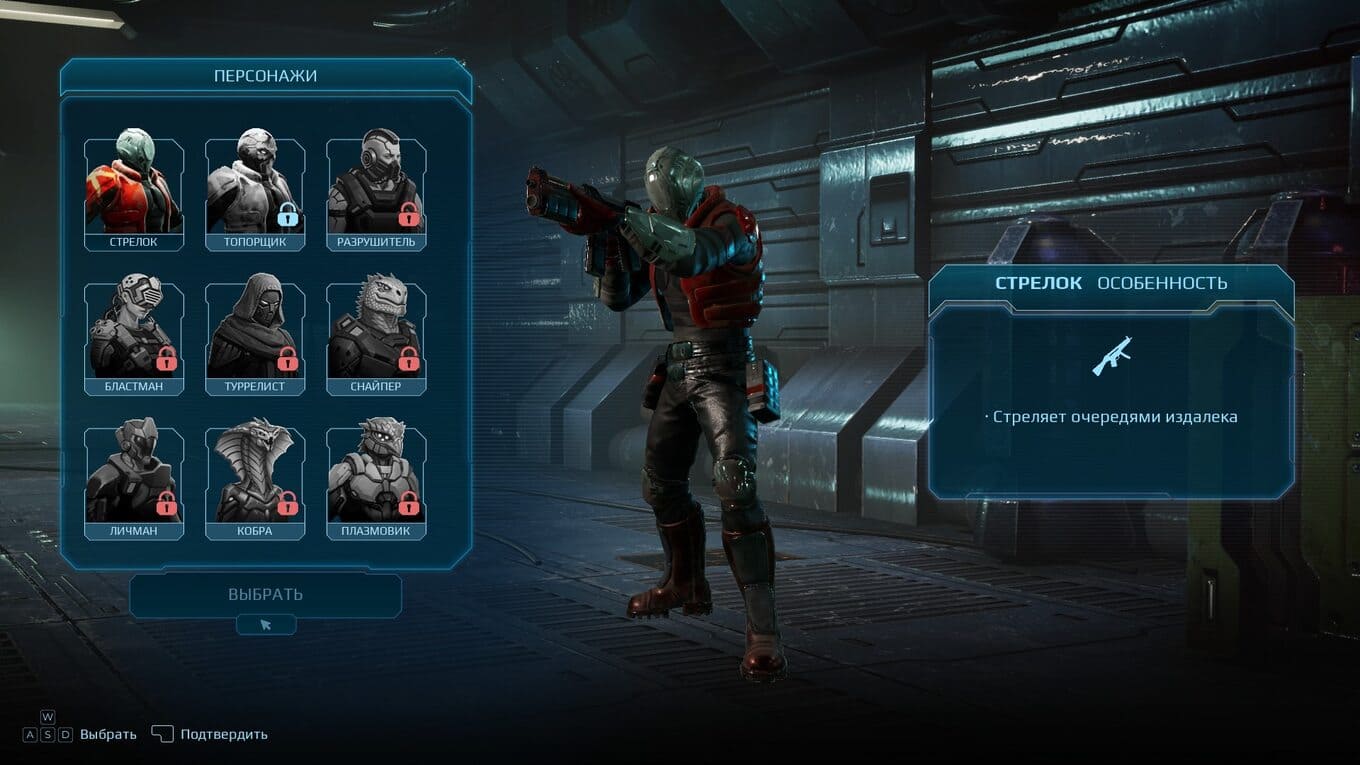1360x765 pixels.
Task: Choose the Топорщик character portrait
Action: tap(255, 193)
